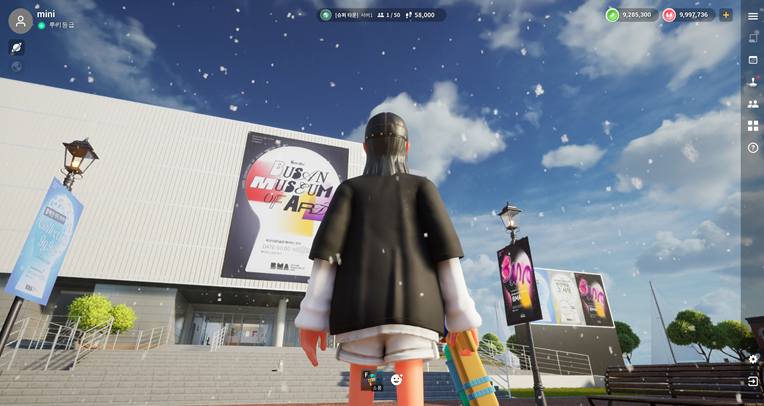The image size is (764, 406).
Task: Open the emoji emote button
Action: point(397,379)
